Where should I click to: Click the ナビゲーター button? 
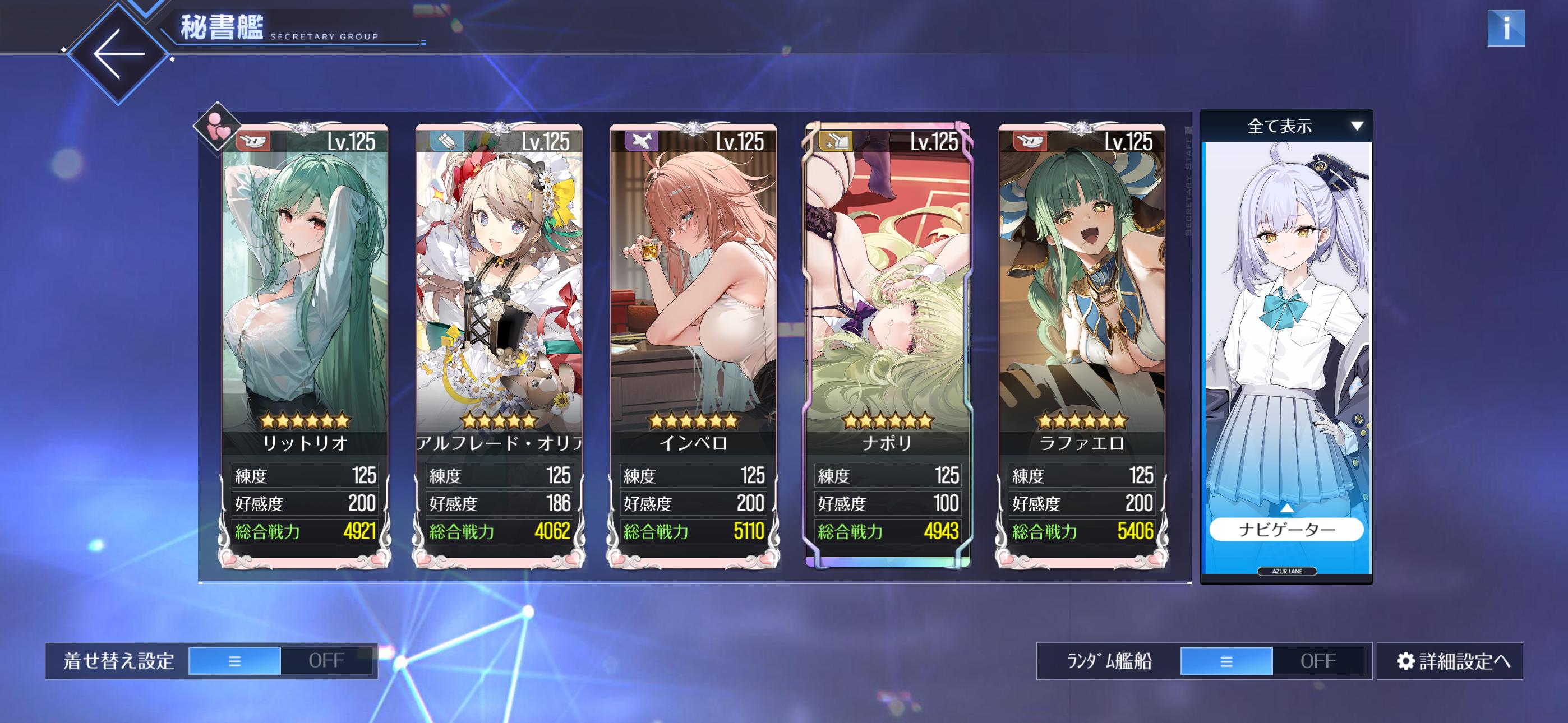pos(1286,530)
